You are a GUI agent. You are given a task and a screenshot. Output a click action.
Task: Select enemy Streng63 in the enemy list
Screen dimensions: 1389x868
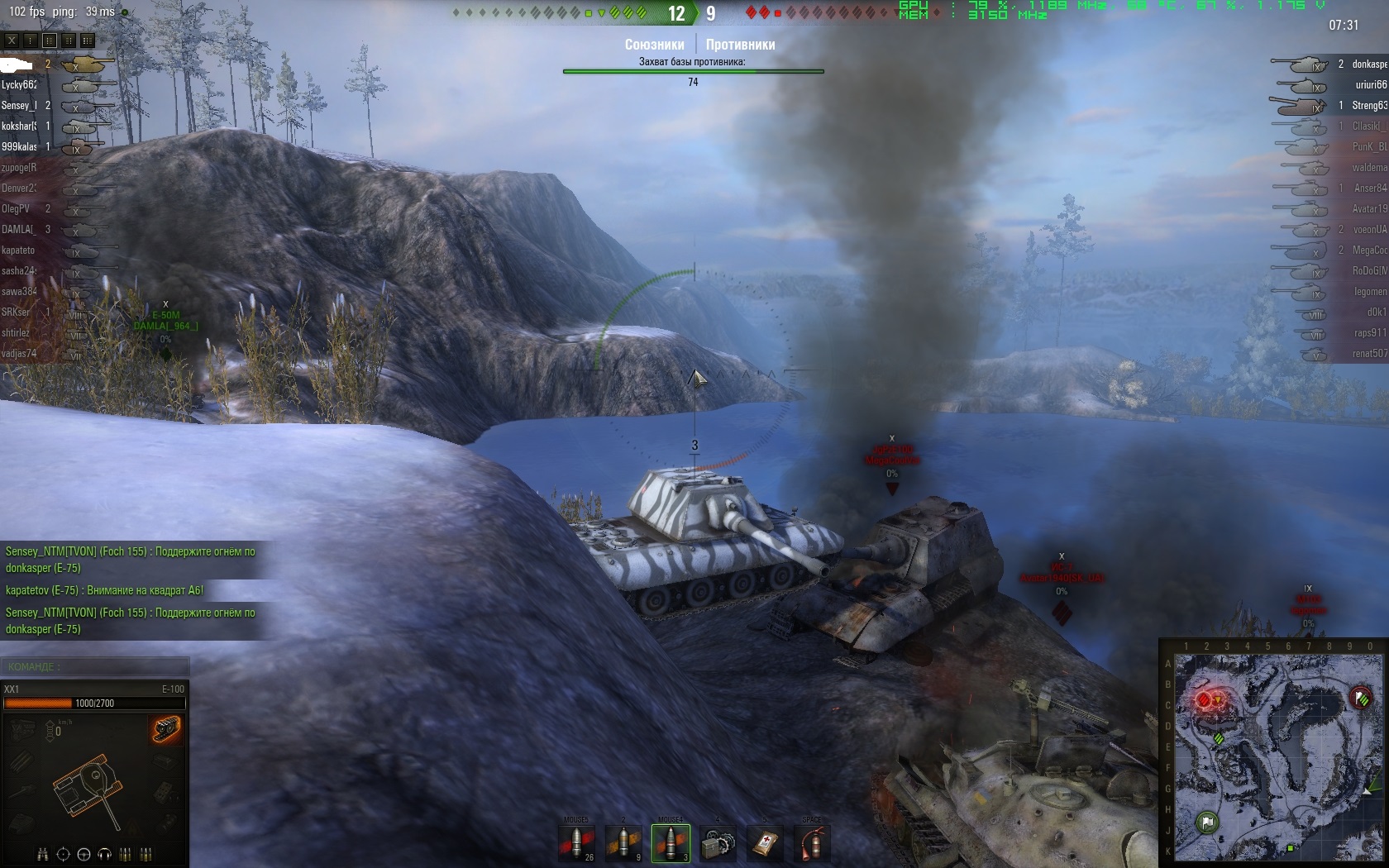1368,105
